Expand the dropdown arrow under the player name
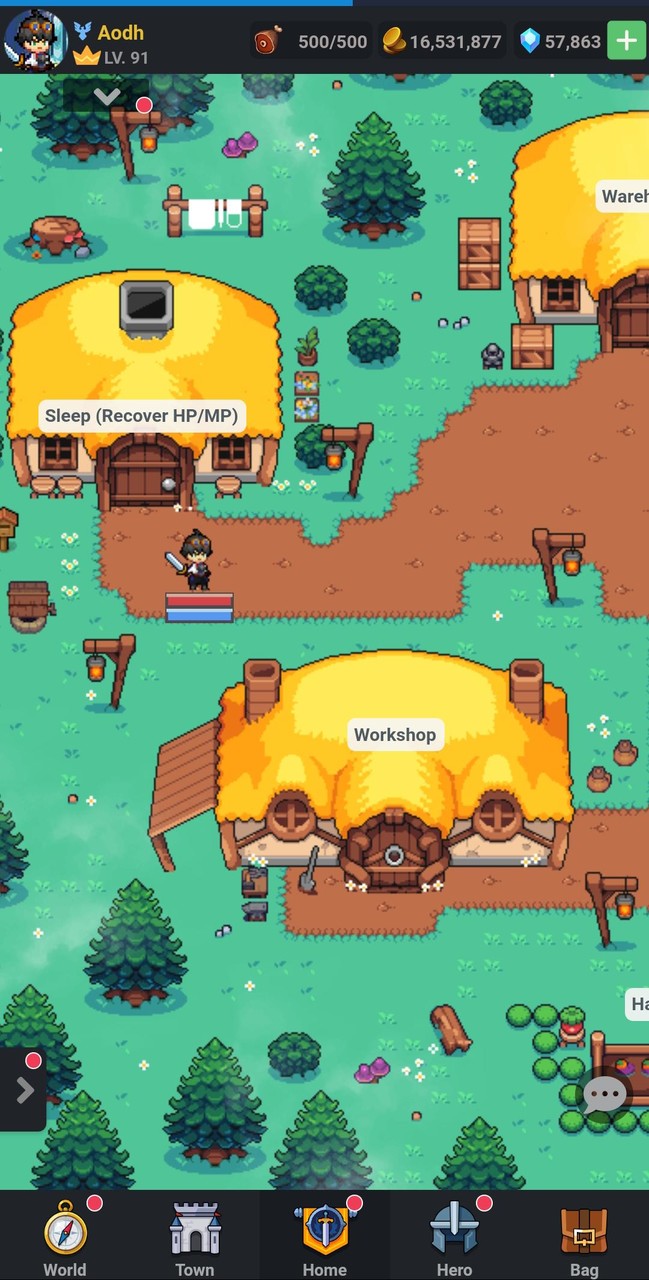This screenshot has height=1280, width=649. coord(107,96)
